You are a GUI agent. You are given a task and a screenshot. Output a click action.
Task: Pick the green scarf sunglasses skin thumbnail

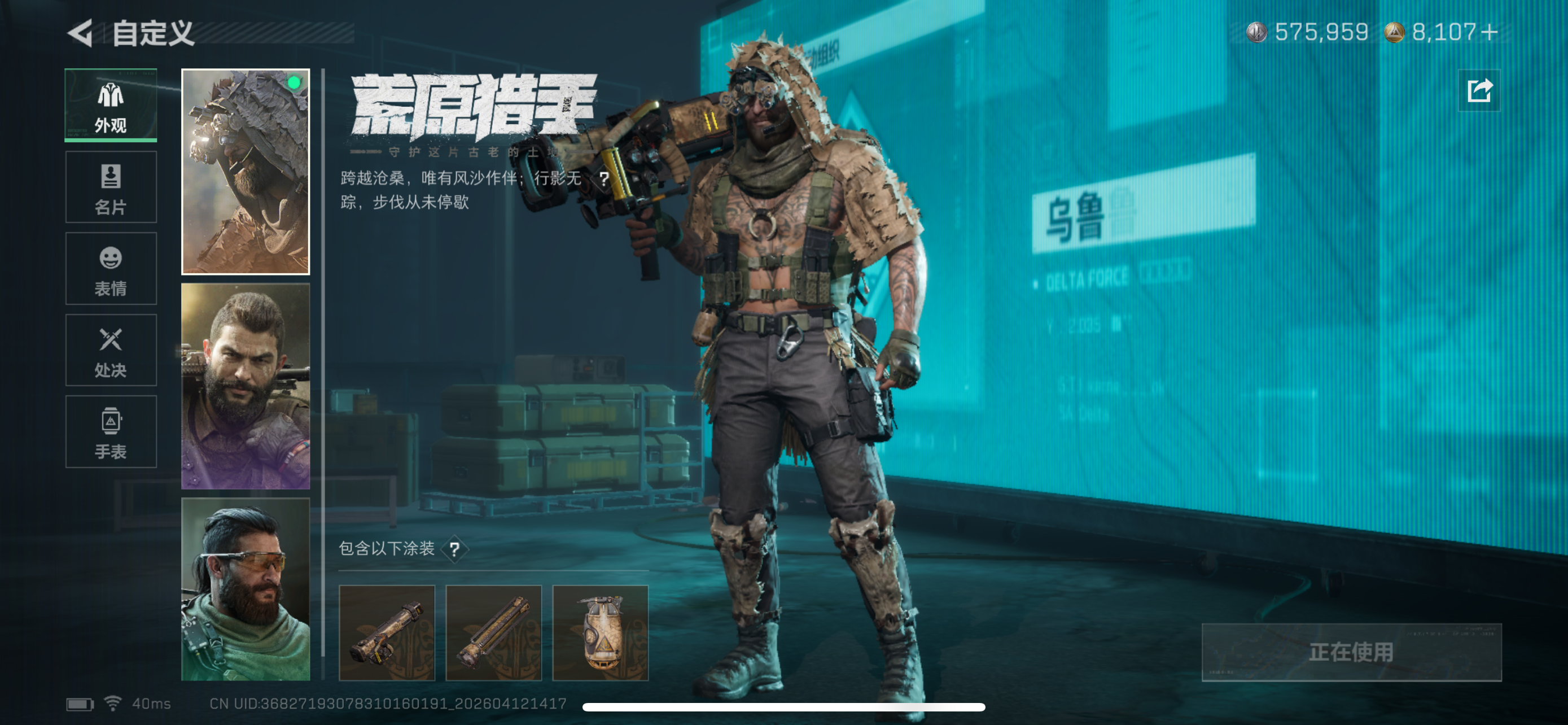[x=246, y=589]
